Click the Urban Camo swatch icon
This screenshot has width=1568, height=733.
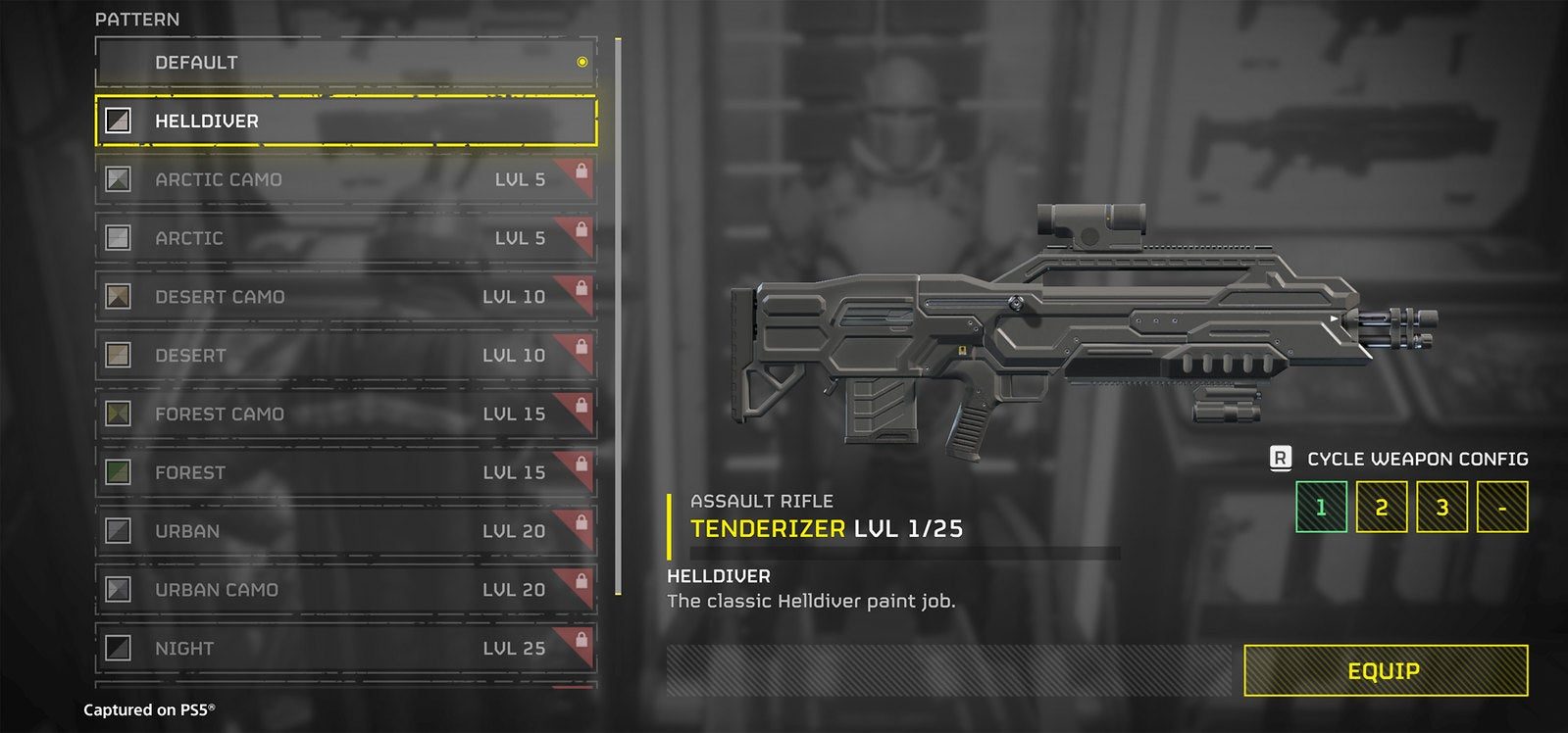pyautogui.click(x=117, y=590)
